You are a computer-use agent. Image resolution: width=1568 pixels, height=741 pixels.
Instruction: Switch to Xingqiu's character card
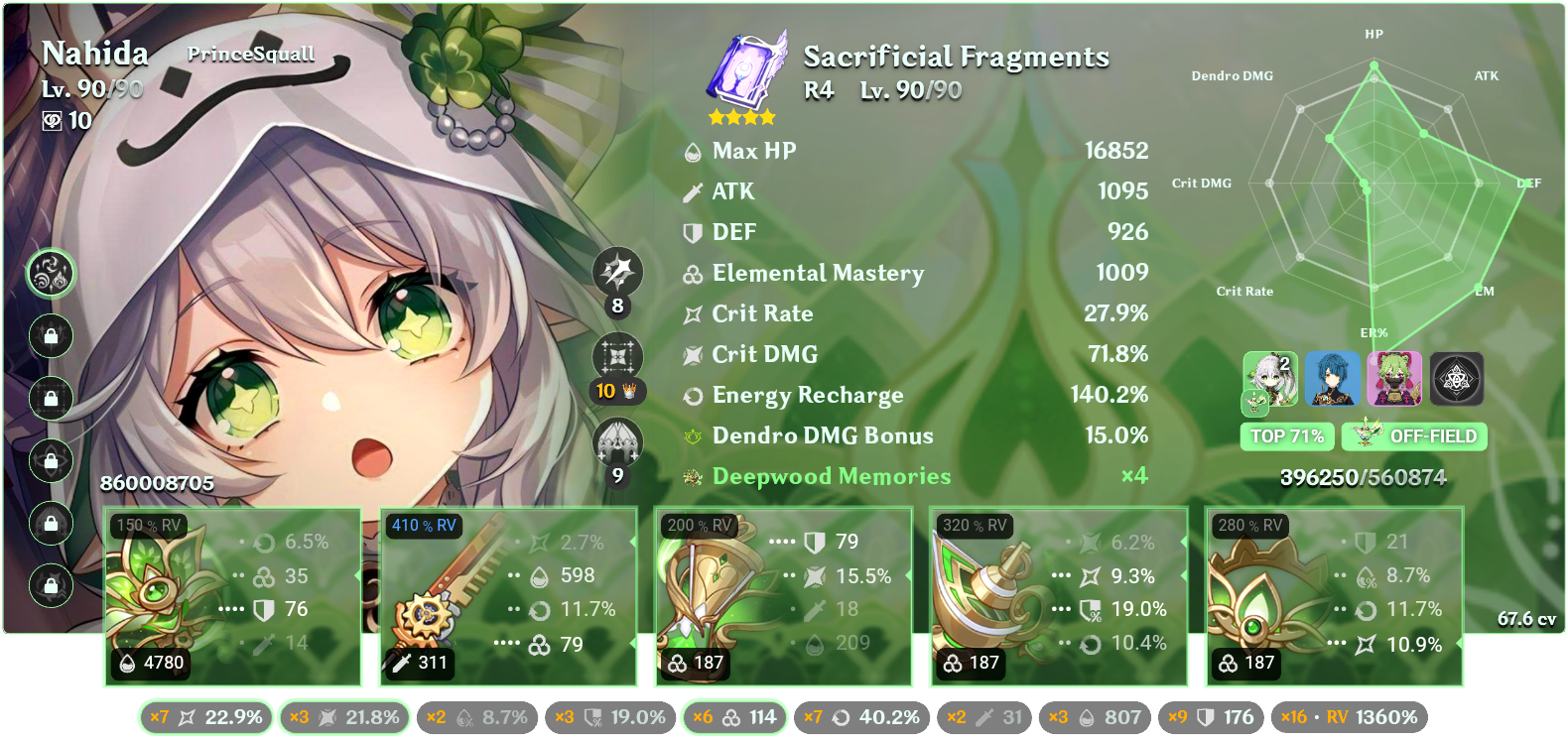1335,377
